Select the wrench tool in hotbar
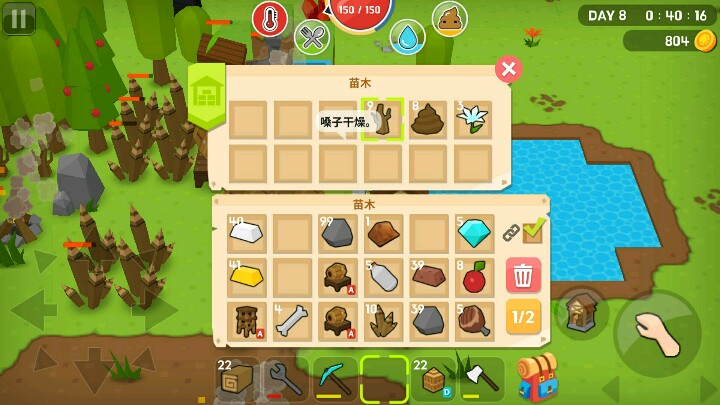Image resolution: width=720 pixels, height=405 pixels. (285, 379)
